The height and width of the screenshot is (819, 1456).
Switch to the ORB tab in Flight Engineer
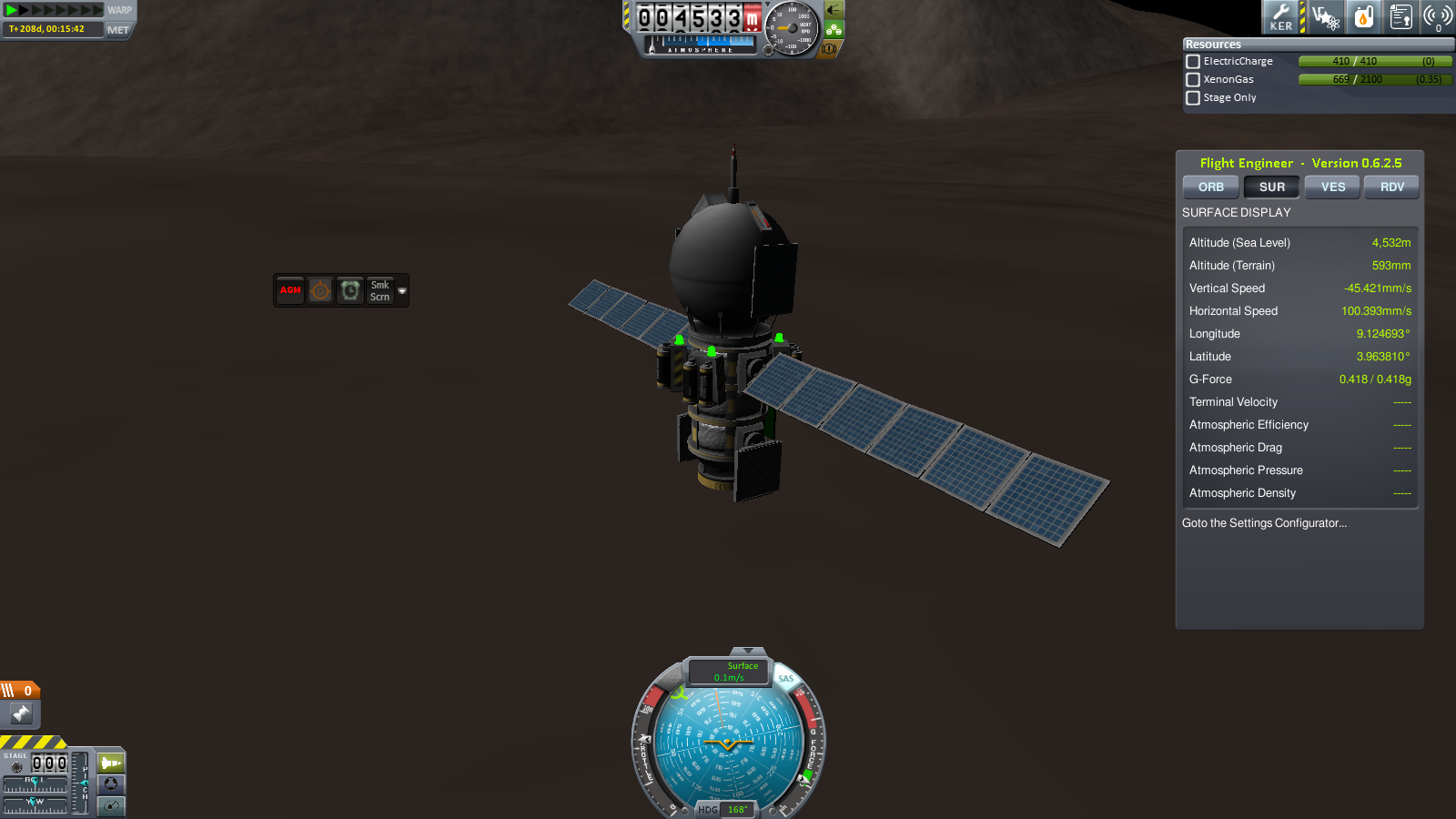tap(1210, 187)
